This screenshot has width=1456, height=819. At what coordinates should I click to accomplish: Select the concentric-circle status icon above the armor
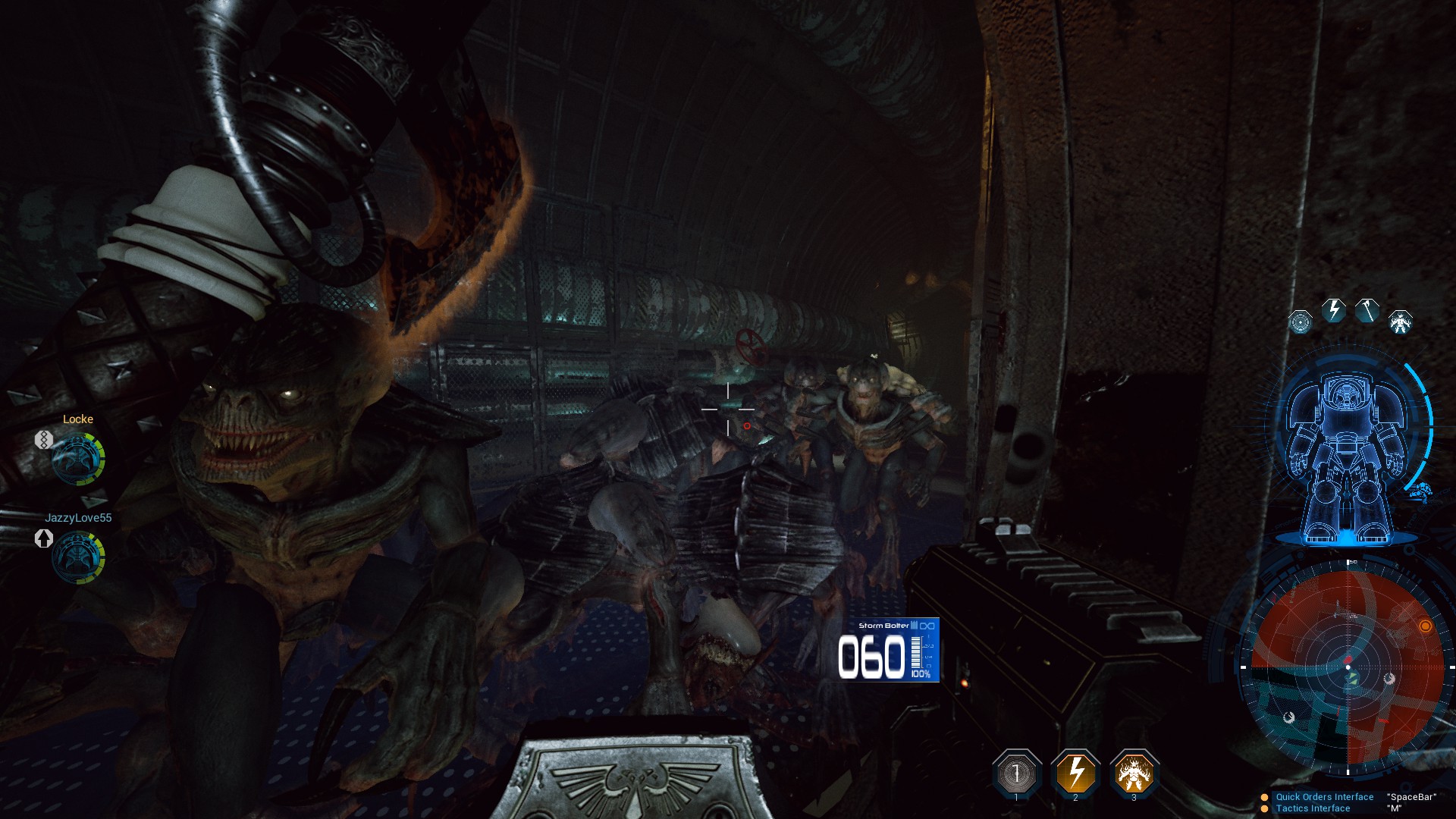click(x=1300, y=322)
